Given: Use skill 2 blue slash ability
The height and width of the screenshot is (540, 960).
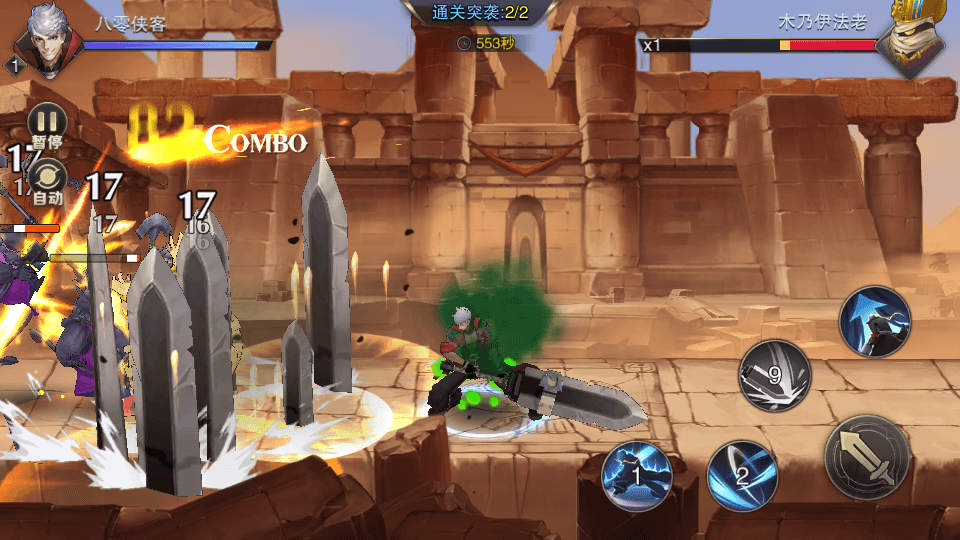Looking at the screenshot, I should tap(742, 474).
